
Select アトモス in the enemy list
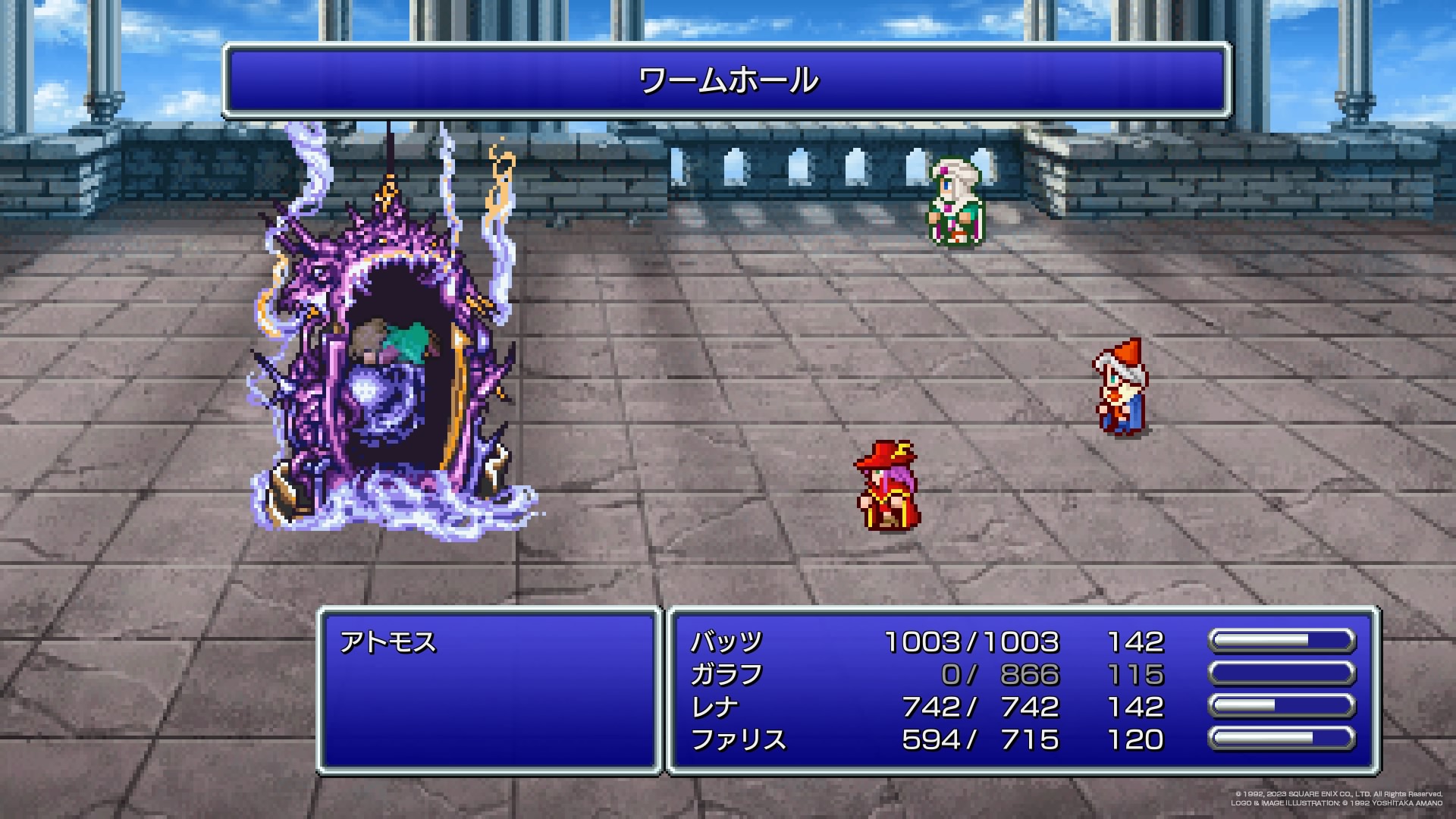(x=388, y=643)
